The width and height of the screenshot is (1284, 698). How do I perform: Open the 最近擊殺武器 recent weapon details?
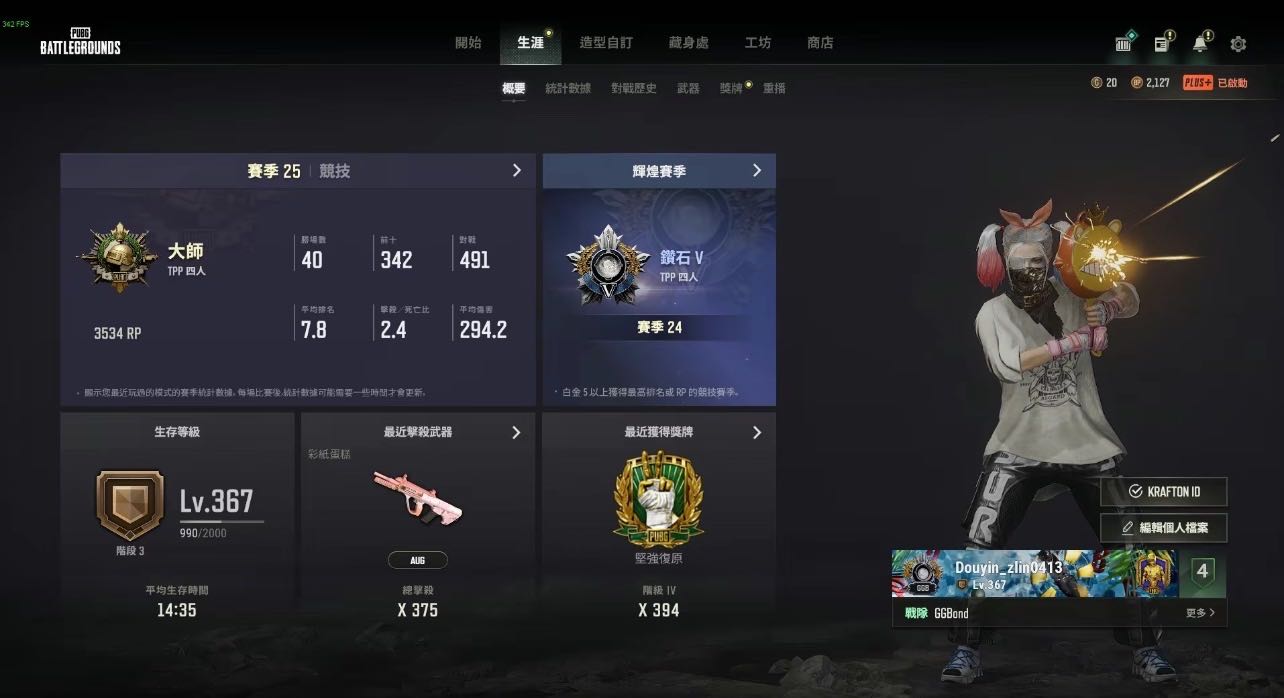tap(516, 432)
